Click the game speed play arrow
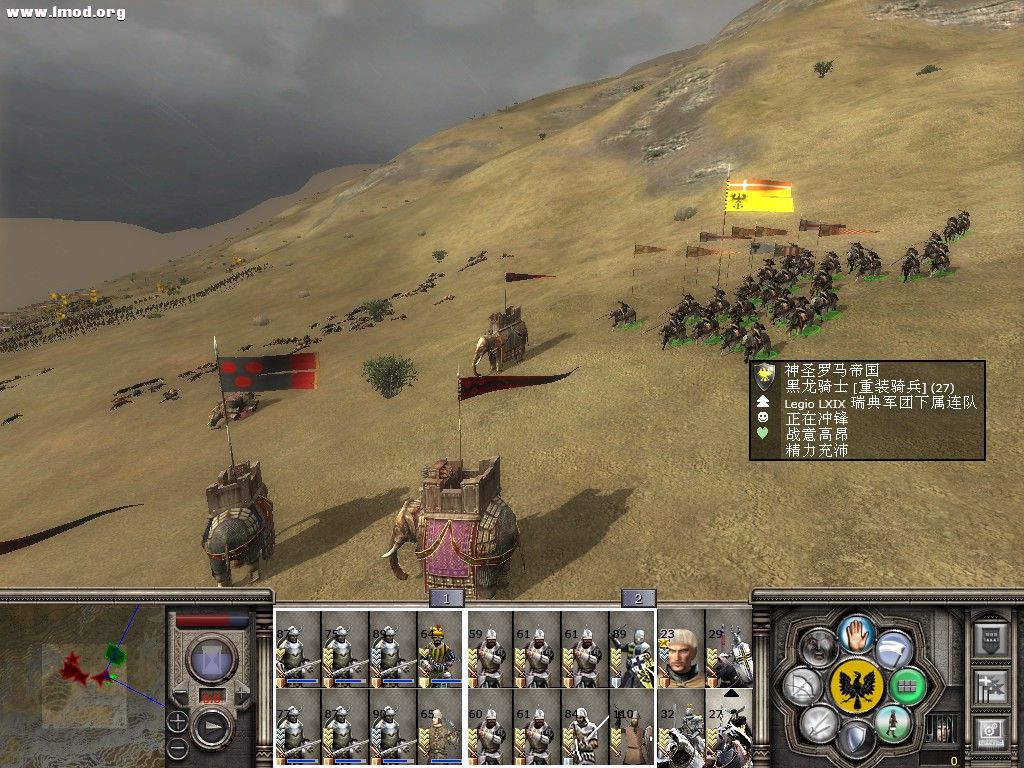Image resolution: width=1024 pixels, height=768 pixels. pyautogui.click(x=212, y=727)
